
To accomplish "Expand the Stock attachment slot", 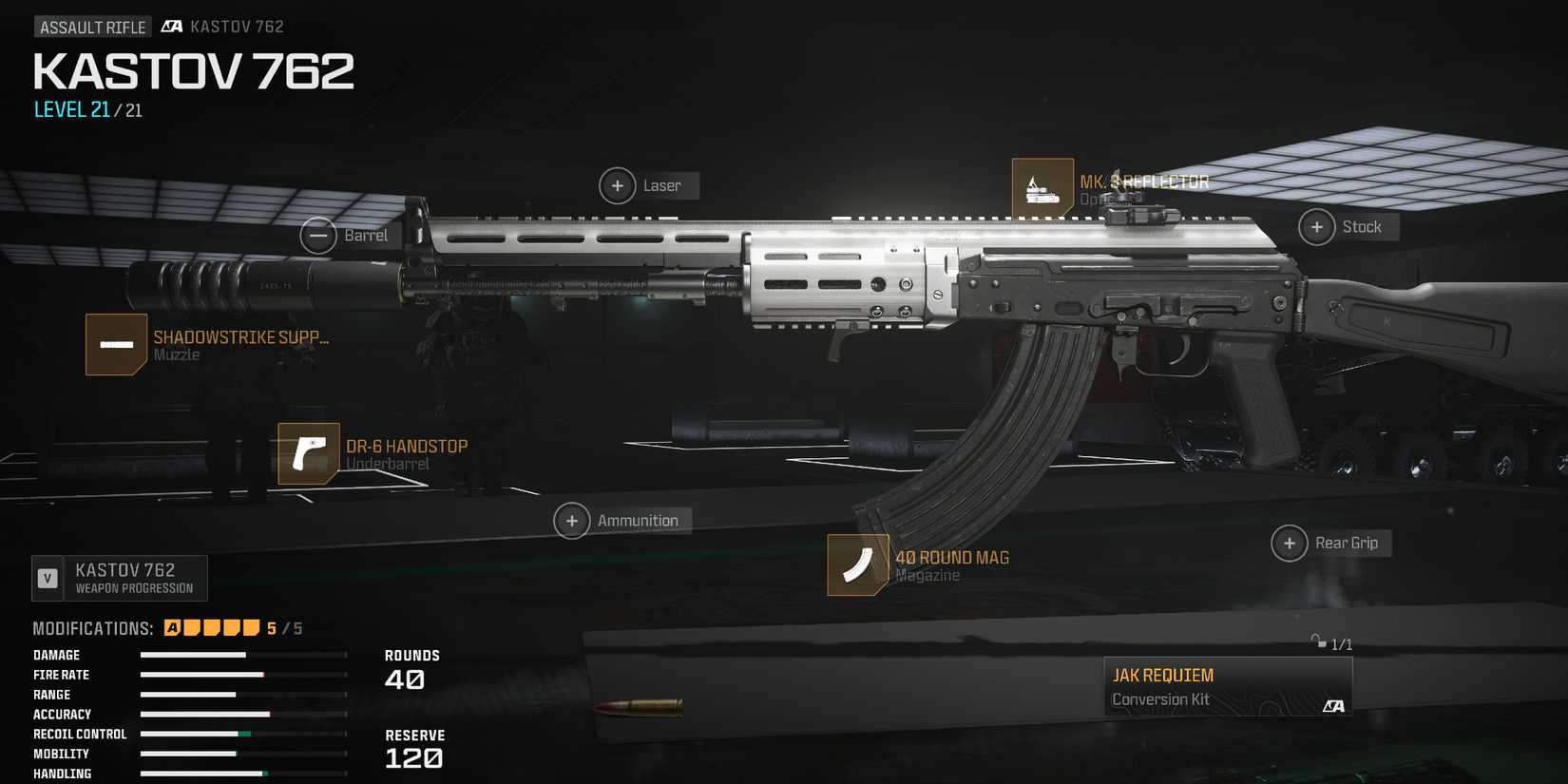I will point(1317,227).
